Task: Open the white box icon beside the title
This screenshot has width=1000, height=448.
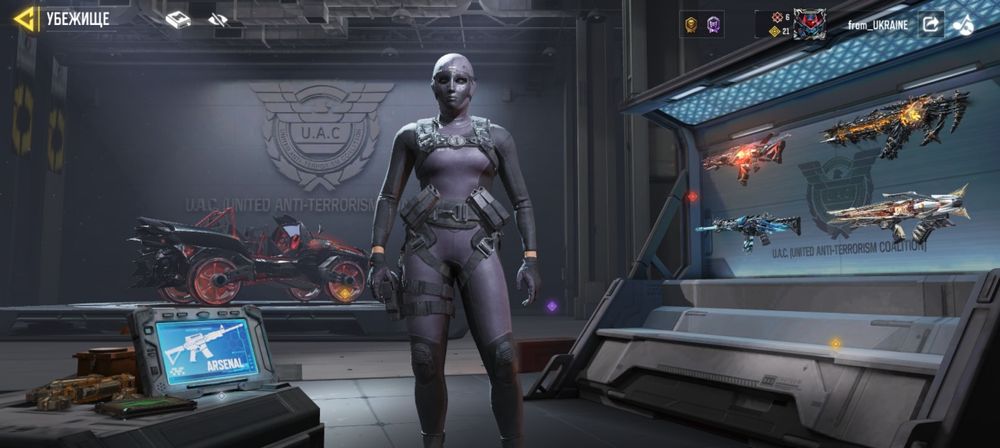Action: coord(178,19)
